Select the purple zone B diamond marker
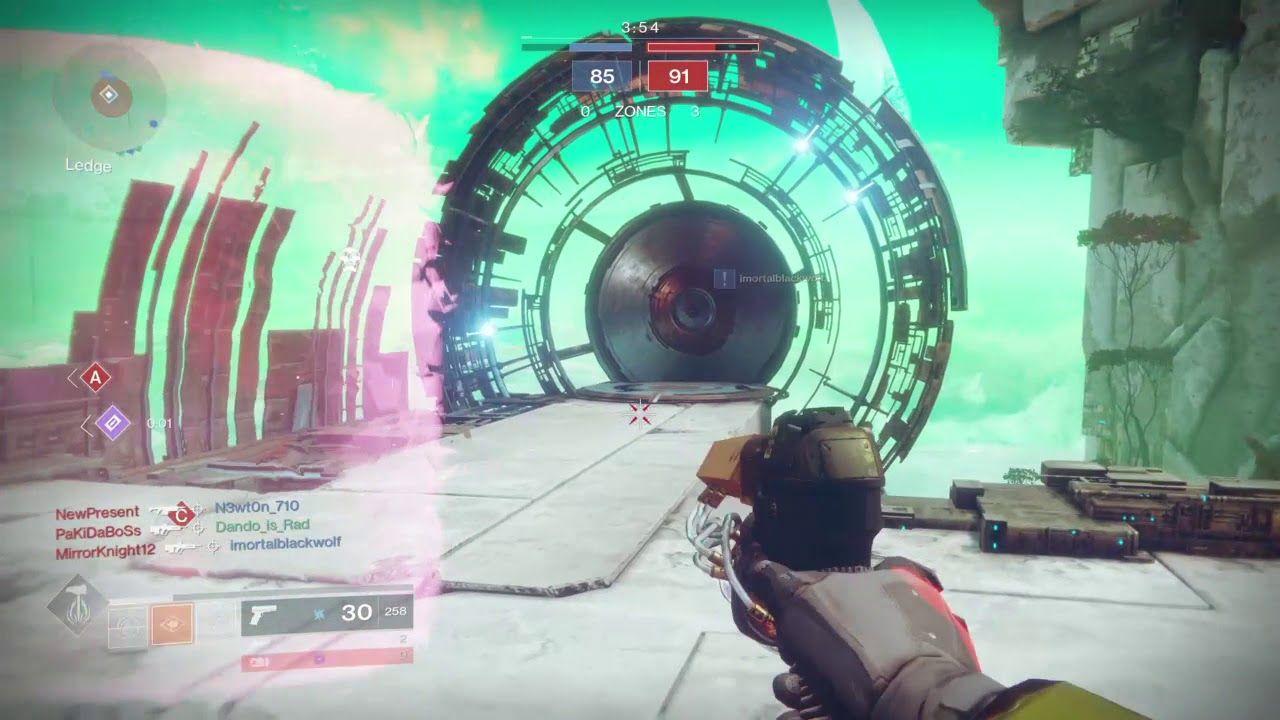1280x720 pixels. coord(113,421)
